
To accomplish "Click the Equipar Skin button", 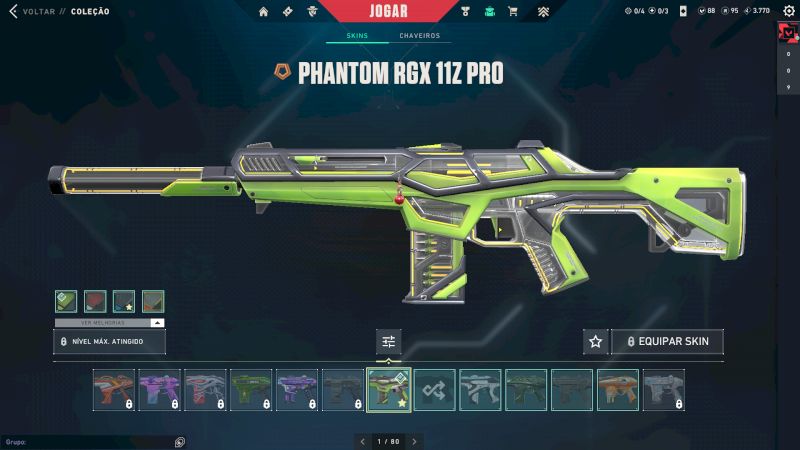I will (x=667, y=342).
